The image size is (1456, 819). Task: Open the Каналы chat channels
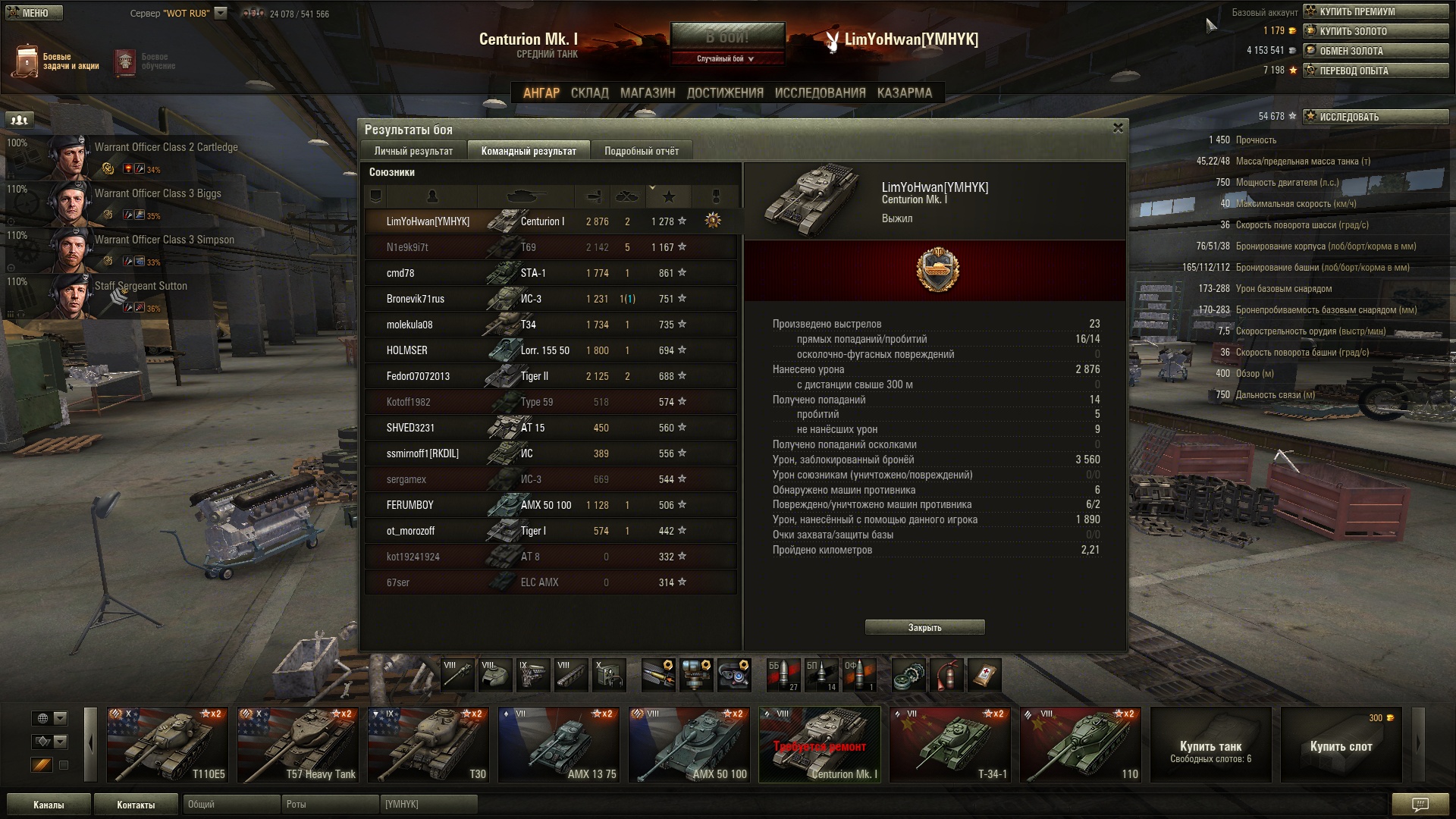coord(49,805)
